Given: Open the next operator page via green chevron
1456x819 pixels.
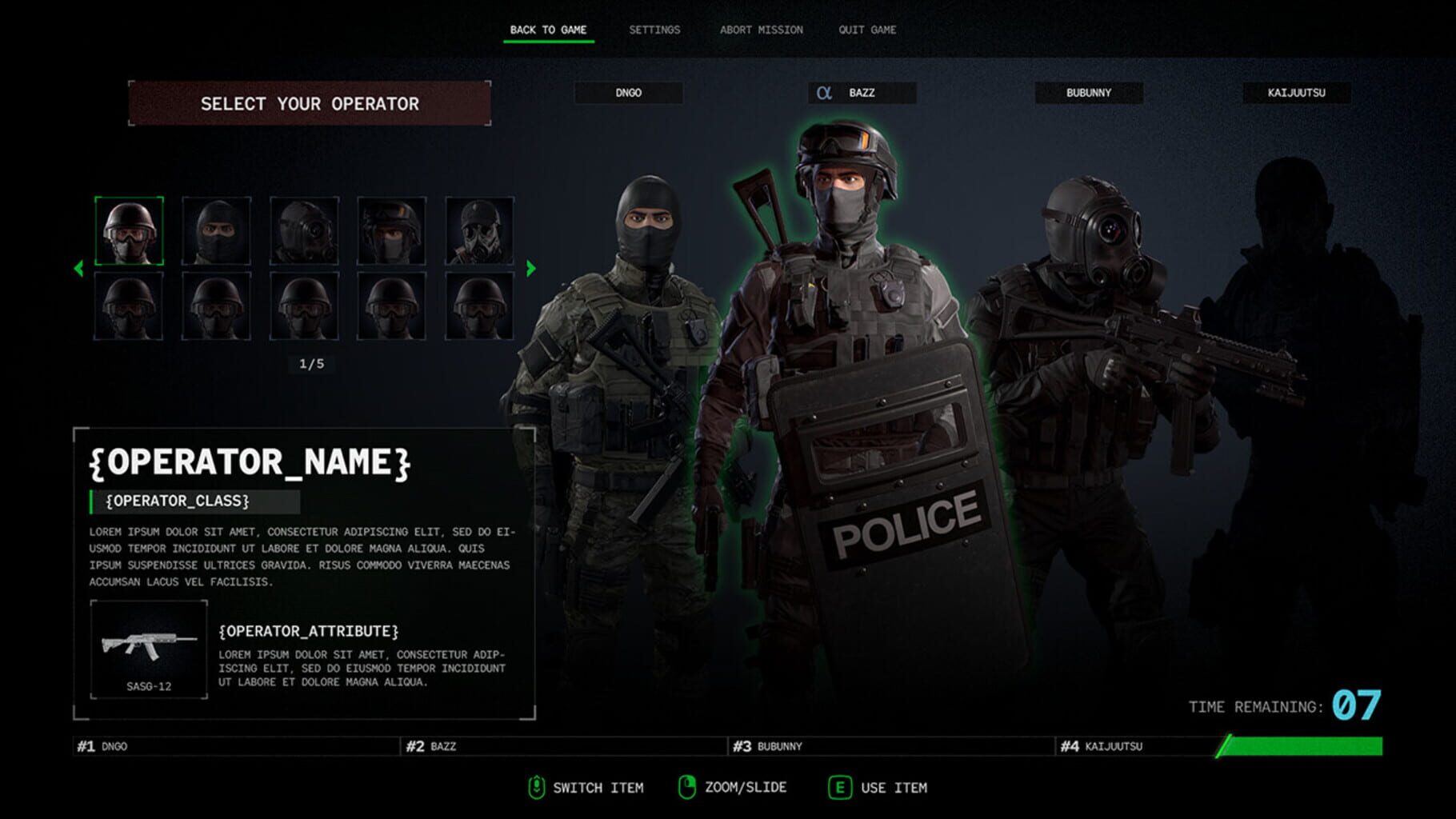Looking at the screenshot, I should point(530,269).
